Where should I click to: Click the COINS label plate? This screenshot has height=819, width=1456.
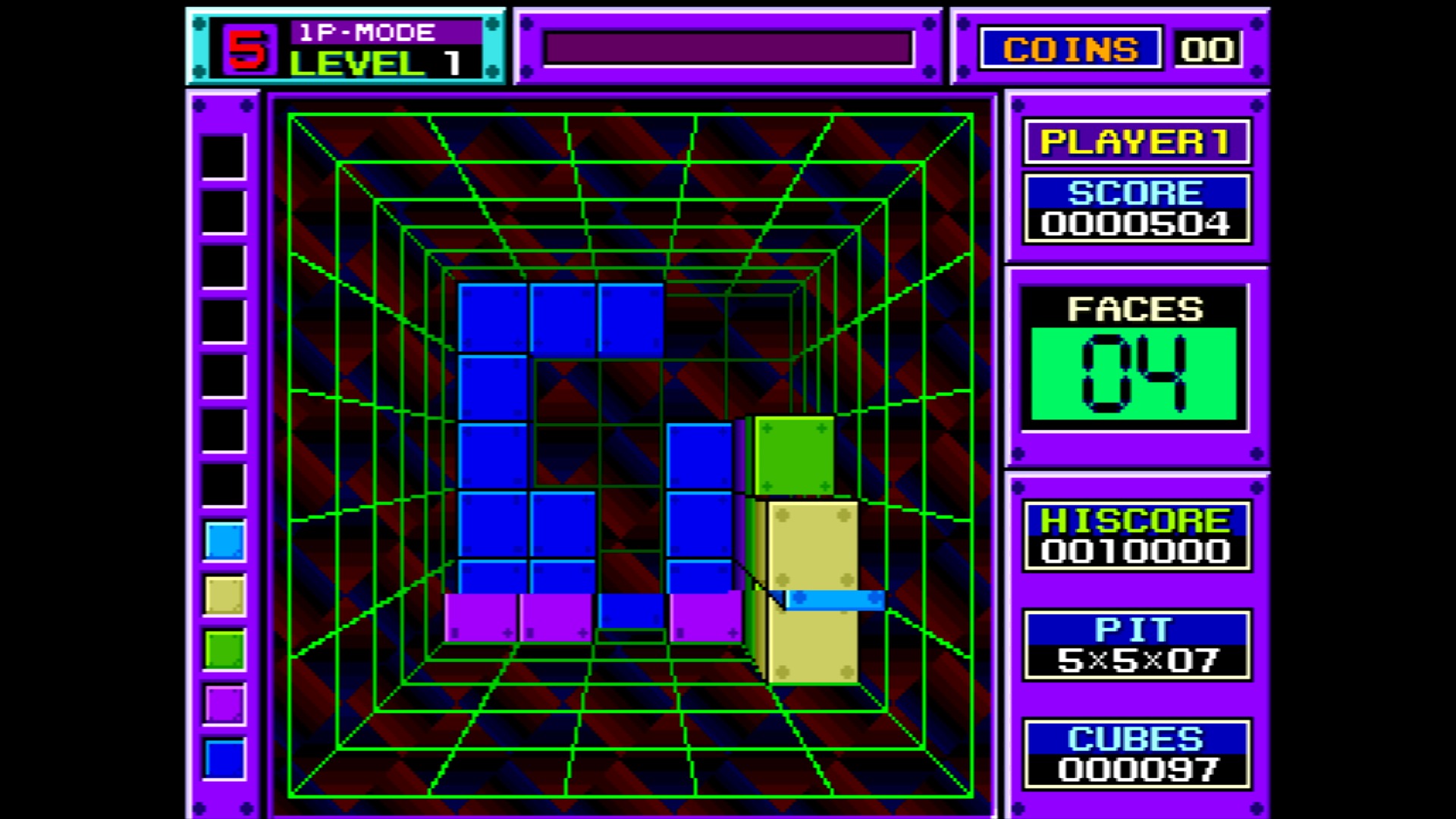[1072, 49]
